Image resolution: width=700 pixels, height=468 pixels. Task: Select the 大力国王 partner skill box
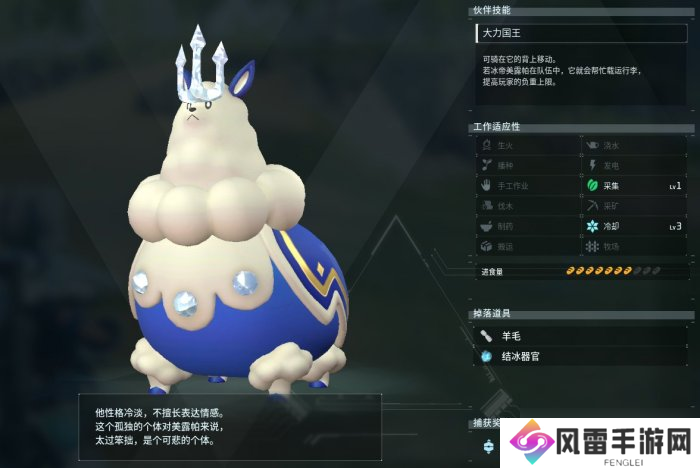point(581,34)
